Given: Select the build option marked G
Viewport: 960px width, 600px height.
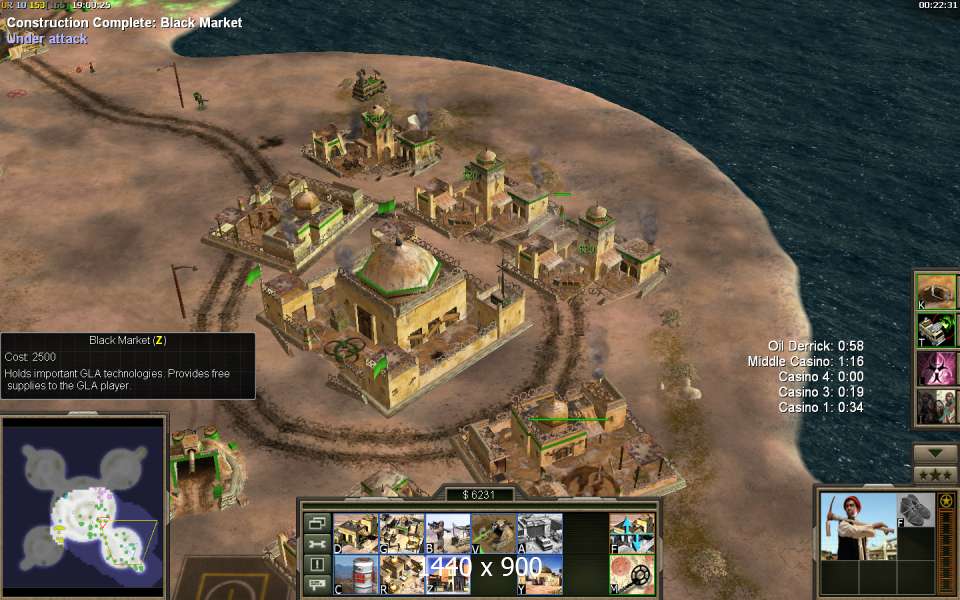Looking at the screenshot, I should (401, 533).
